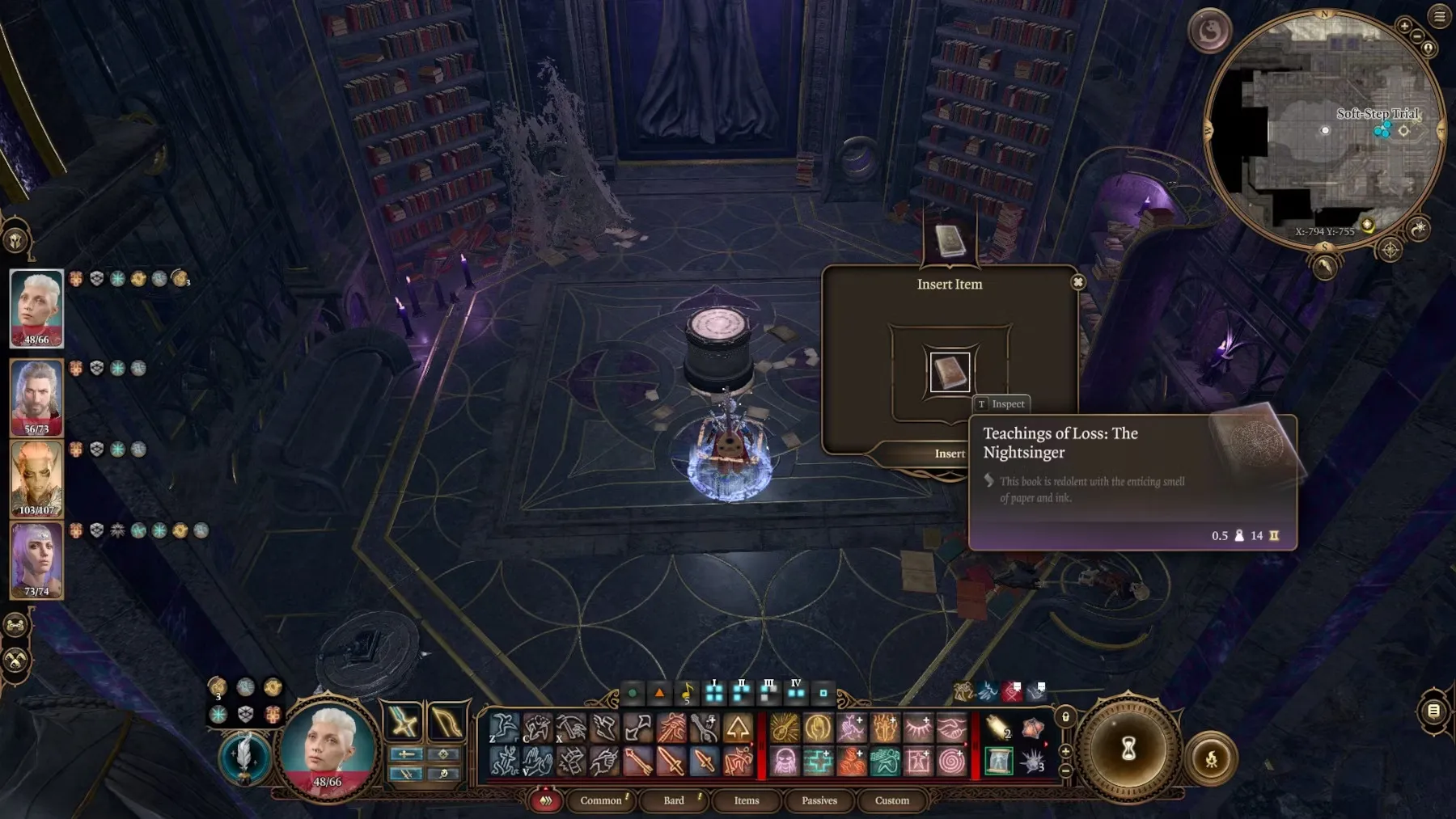
Task: Click the Insert button in the dialog
Action: [x=949, y=454]
